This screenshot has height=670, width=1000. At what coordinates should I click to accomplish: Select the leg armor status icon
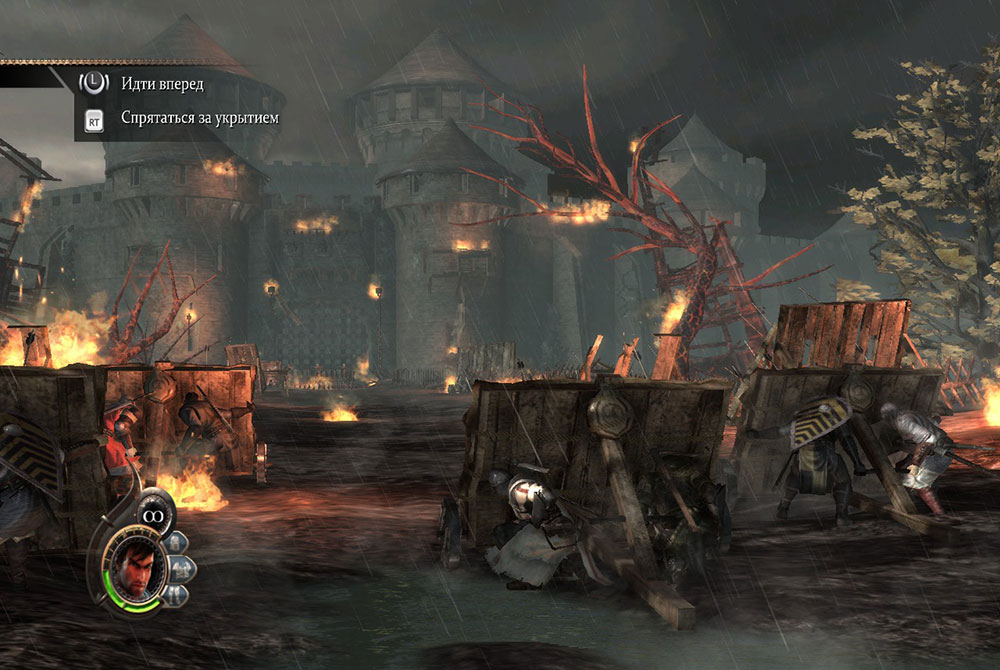point(175,594)
